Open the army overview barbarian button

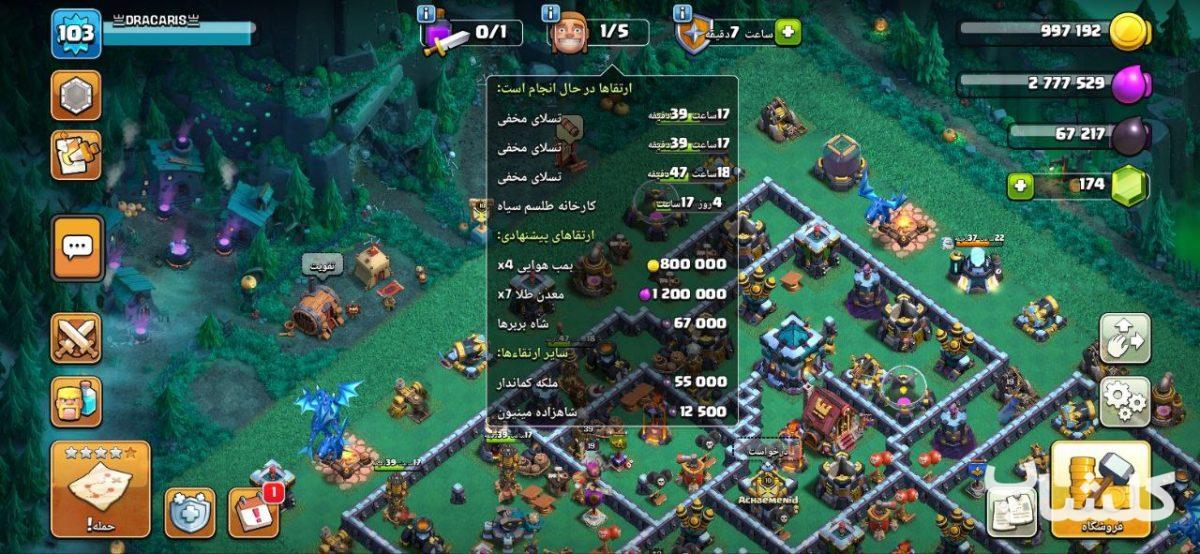point(76,401)
